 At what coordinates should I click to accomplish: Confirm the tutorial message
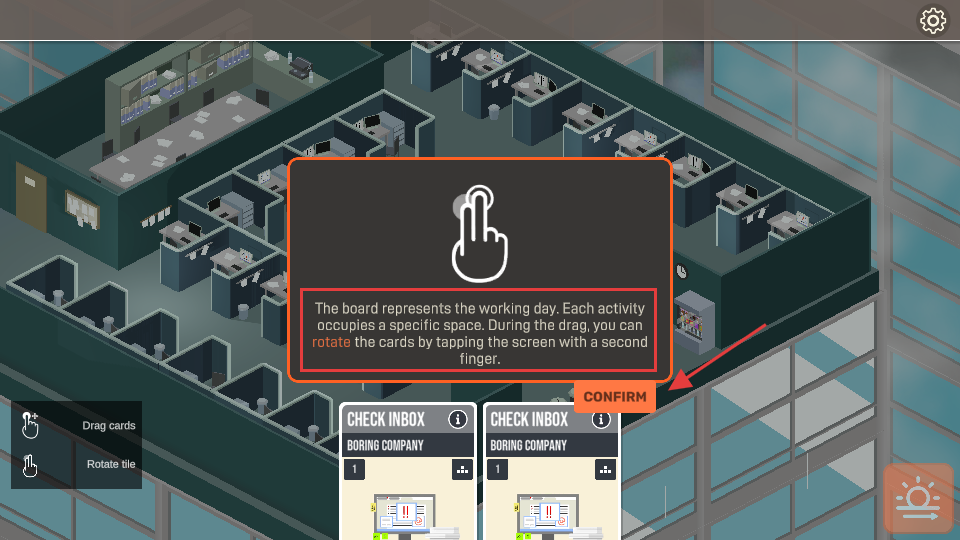tap(614, 397)
